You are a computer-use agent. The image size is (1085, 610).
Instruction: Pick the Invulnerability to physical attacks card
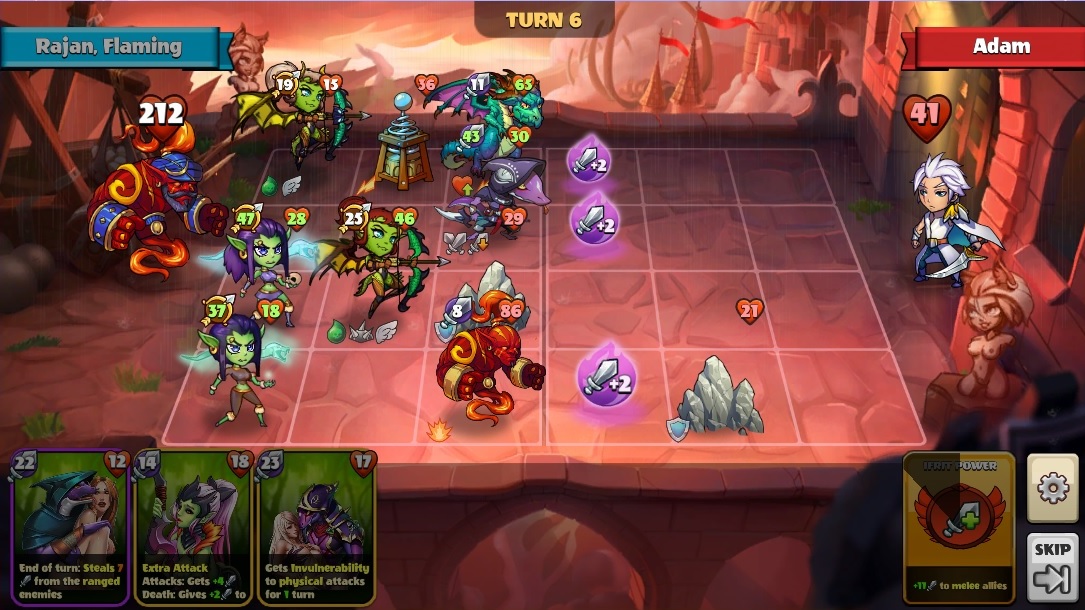point(316,527)
